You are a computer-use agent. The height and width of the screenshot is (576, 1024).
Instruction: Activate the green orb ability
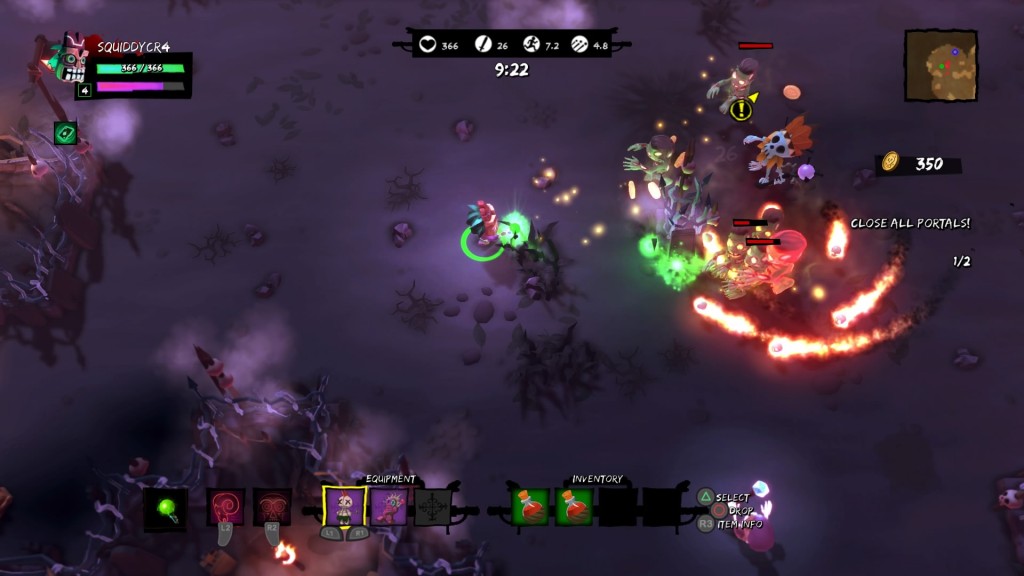click(x=165, y=508)
